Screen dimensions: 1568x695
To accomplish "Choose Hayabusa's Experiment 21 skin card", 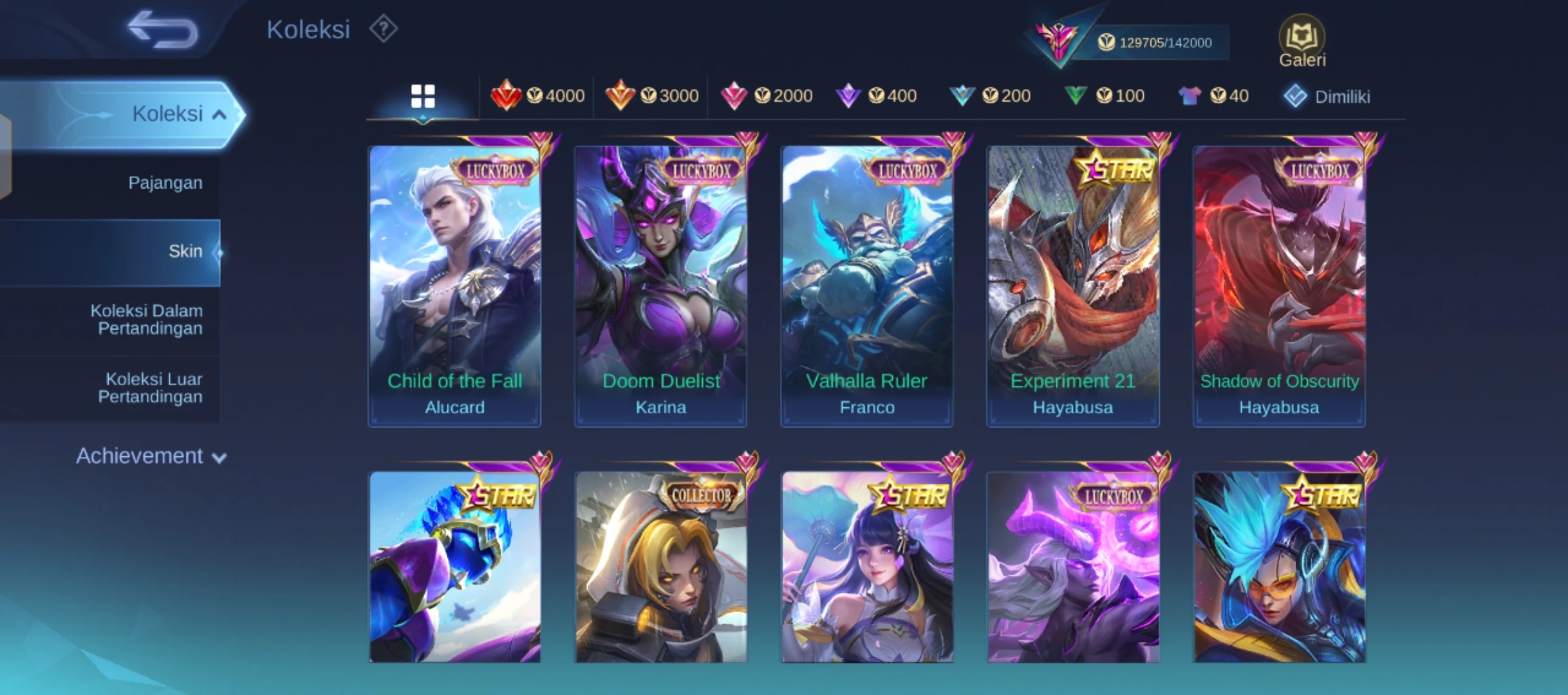I will coord(1072,283).
